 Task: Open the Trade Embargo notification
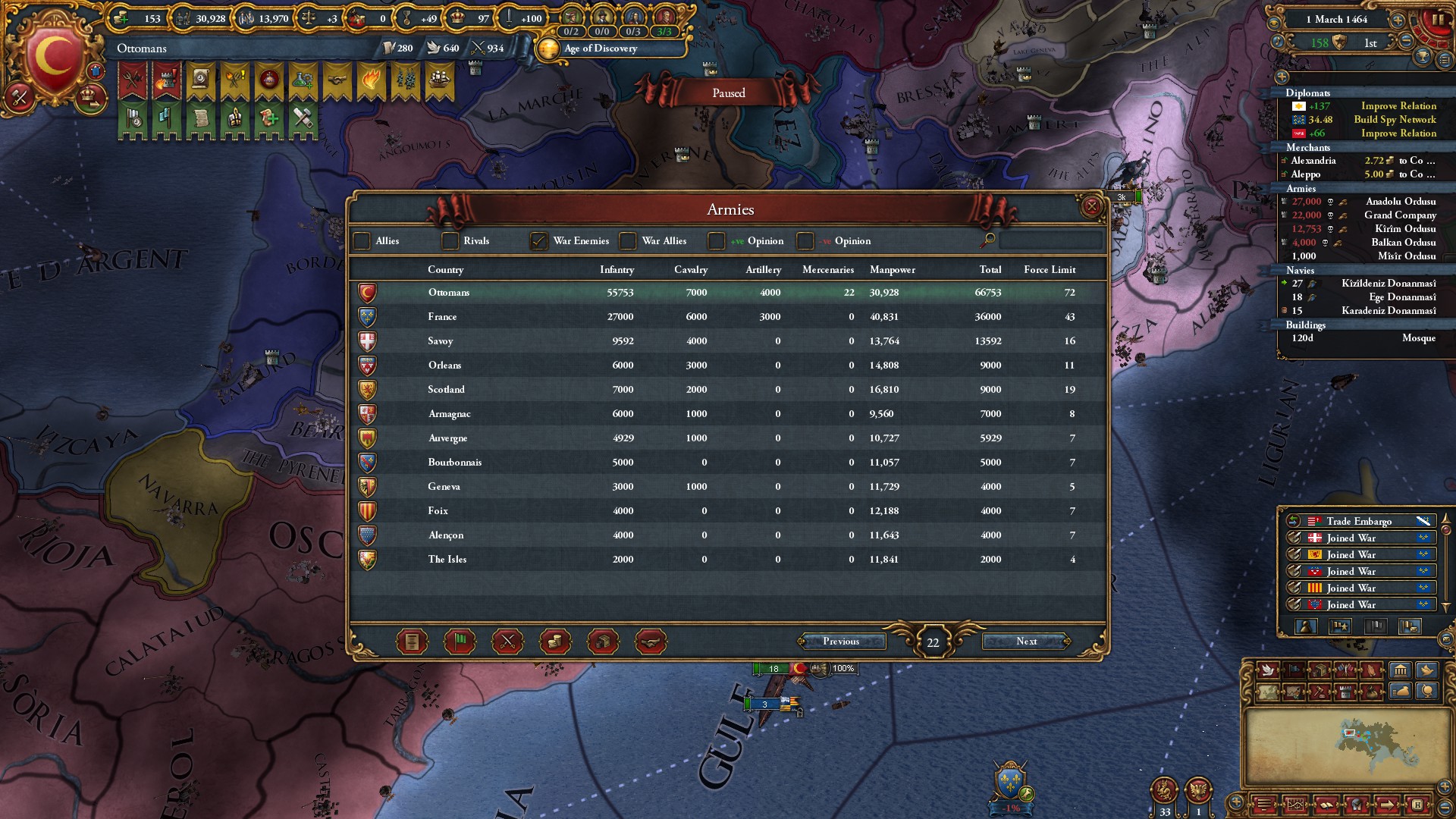pyautogui.click(x=1359, y=521)
